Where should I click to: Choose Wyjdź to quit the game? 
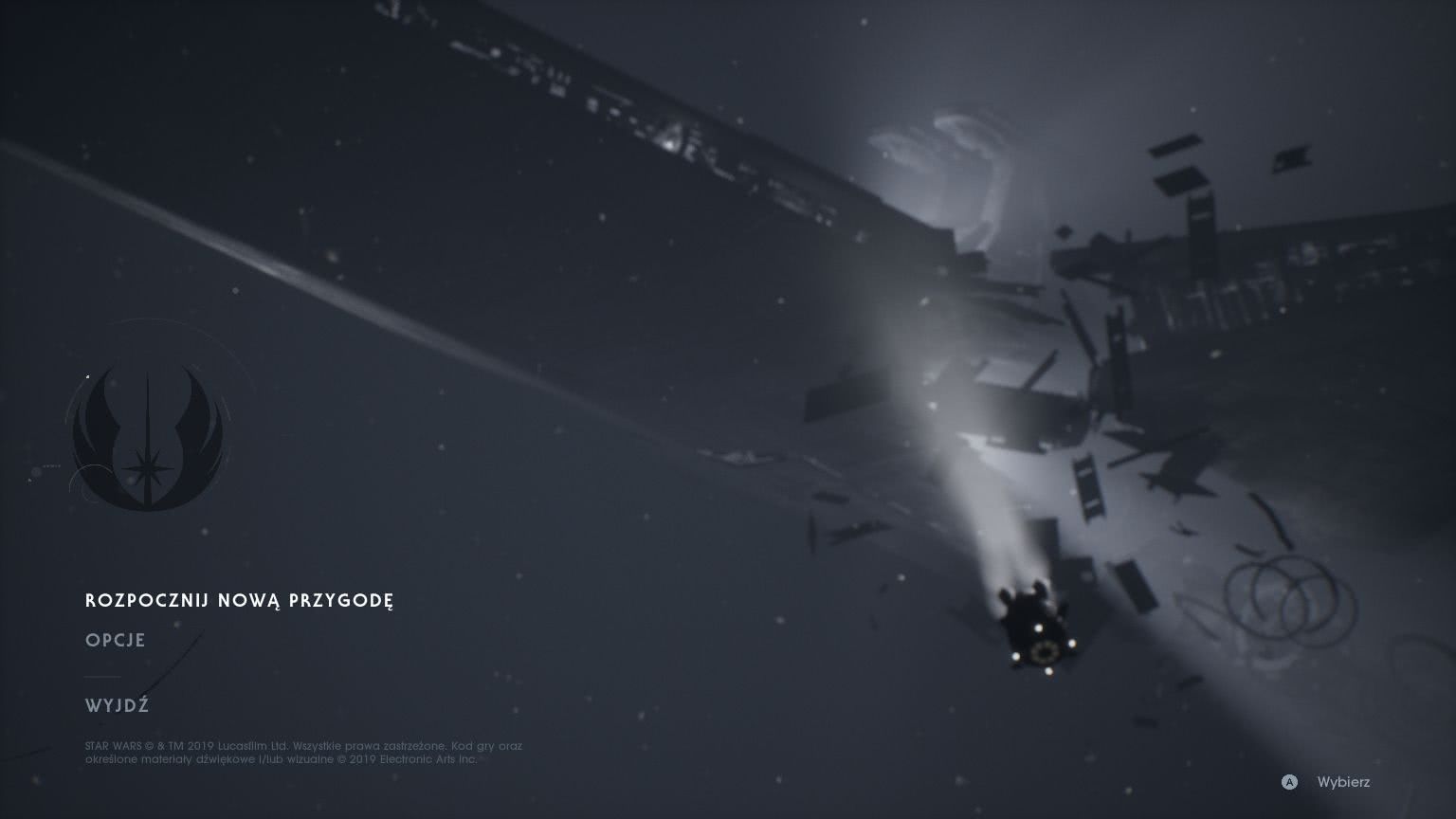click(117, 706)
